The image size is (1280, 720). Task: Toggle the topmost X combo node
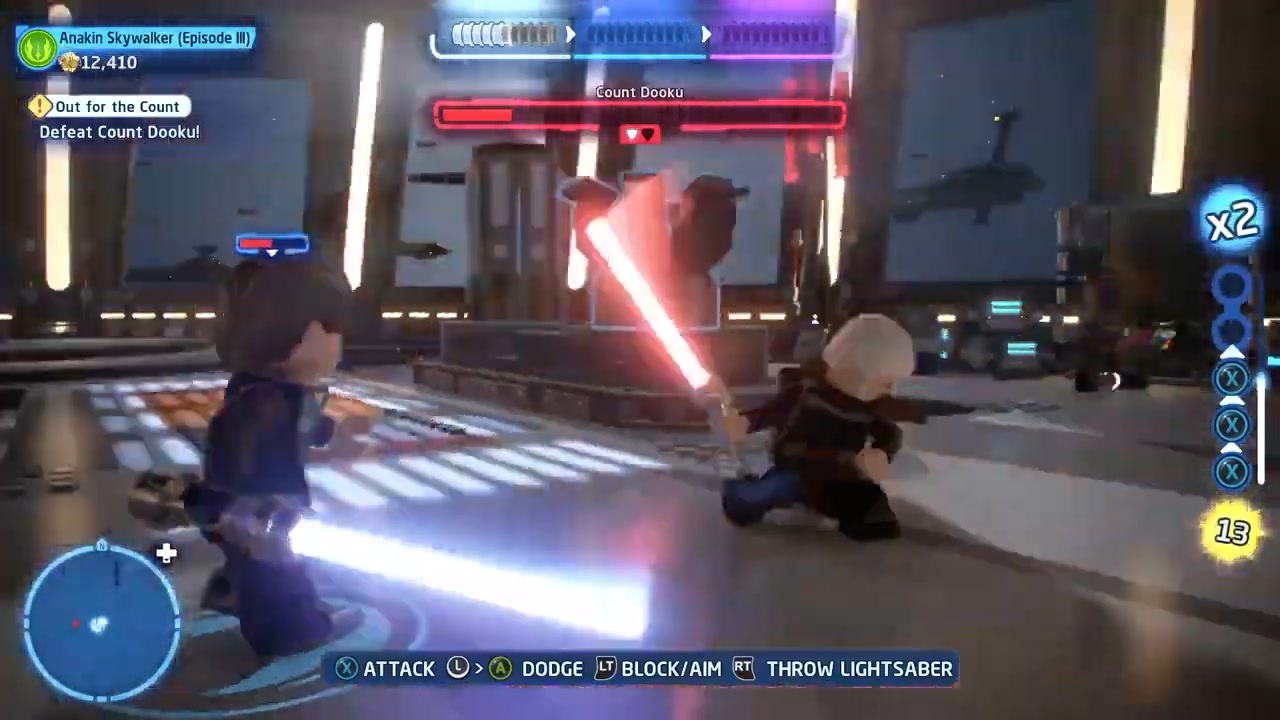point(1231,377)
